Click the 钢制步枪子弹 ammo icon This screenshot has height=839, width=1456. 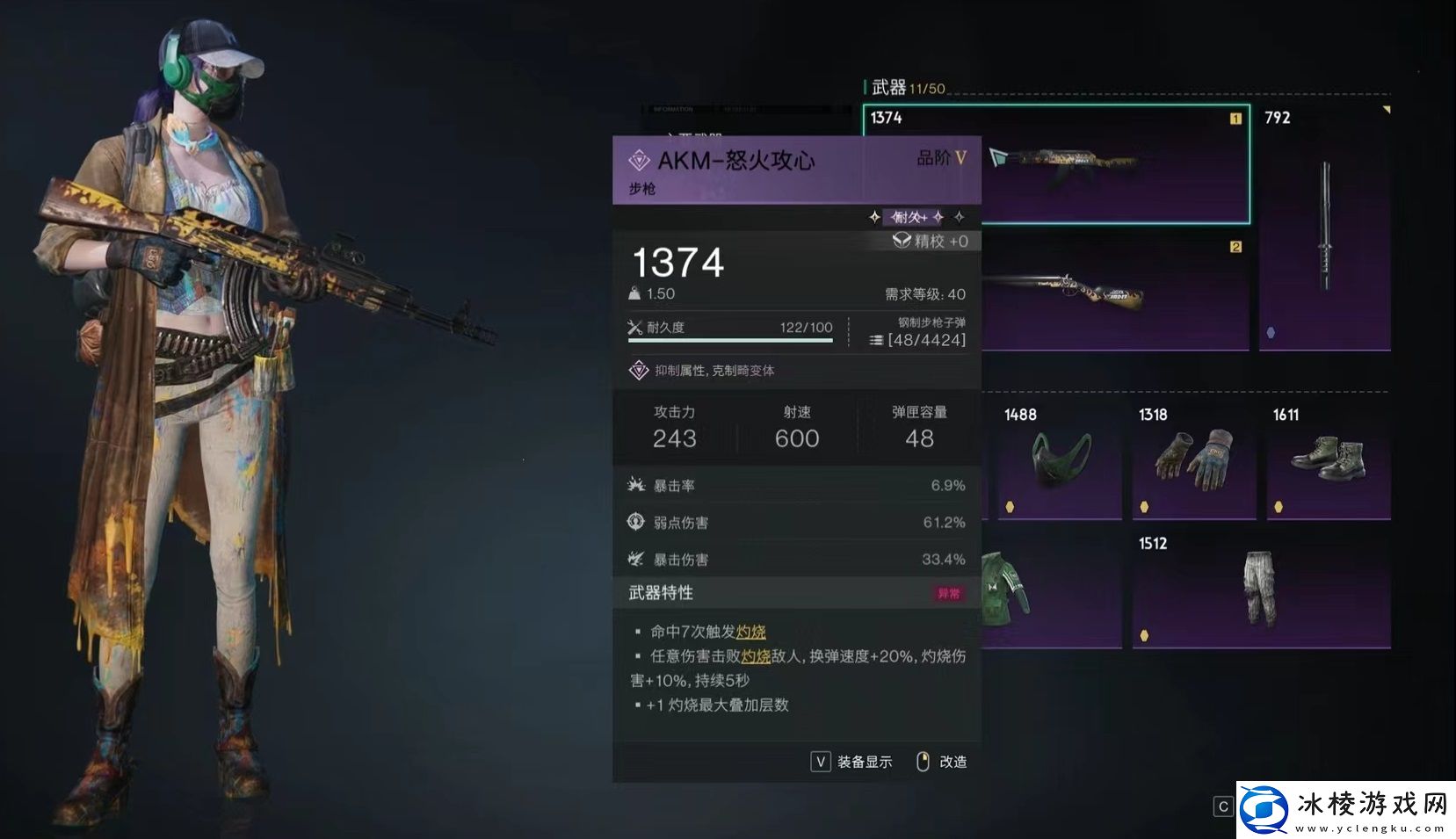(x=875, y=341)
